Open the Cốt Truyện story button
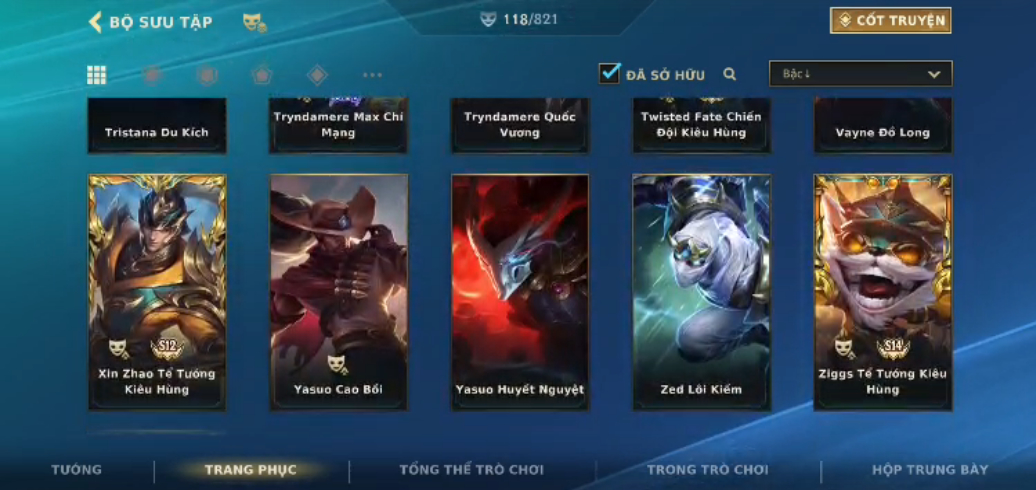 (x=890, y=20)
